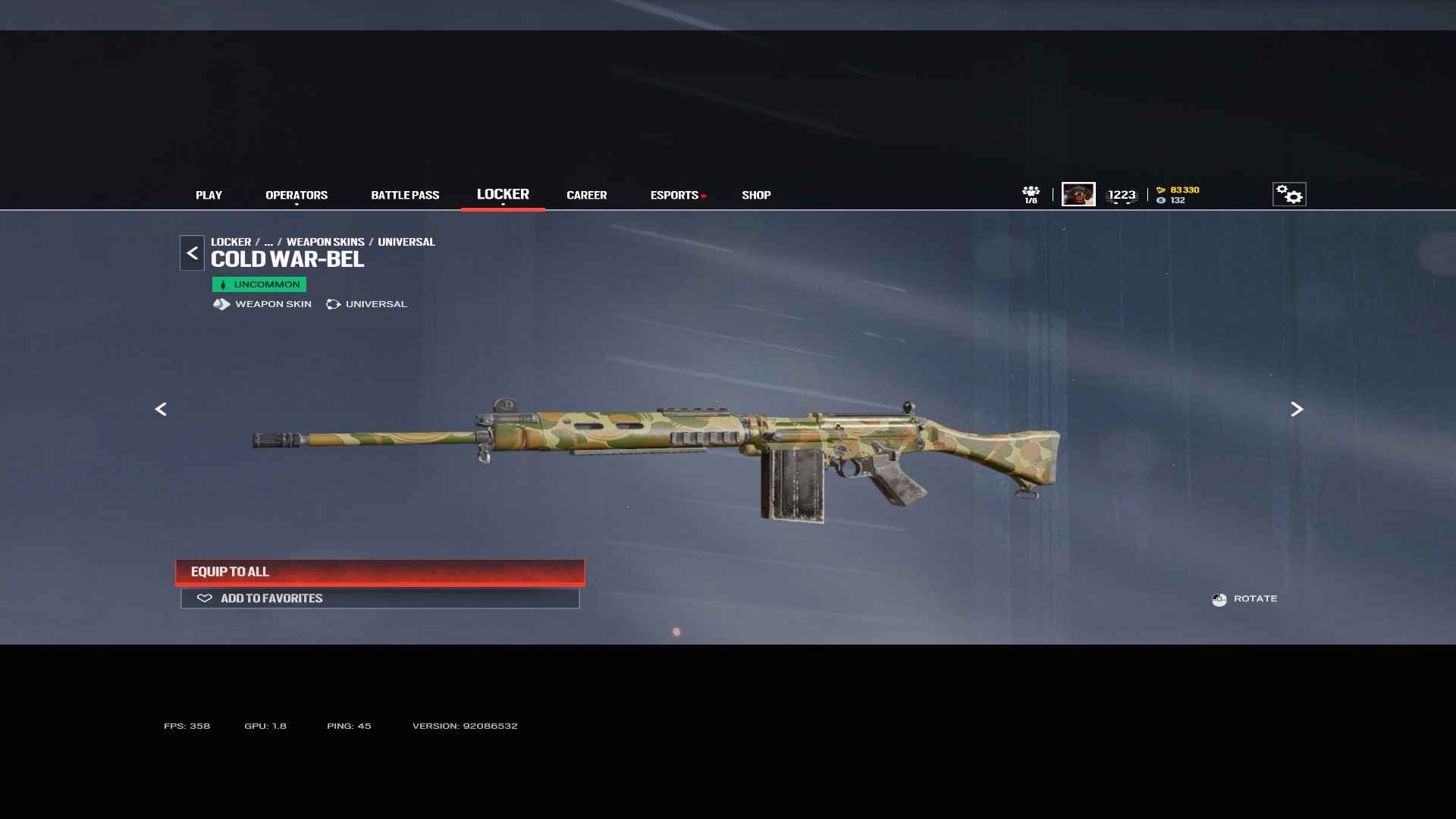1456x819 pixels.
Task: Click the back arrow button beside Locker
Action: (x=192, y=253)
